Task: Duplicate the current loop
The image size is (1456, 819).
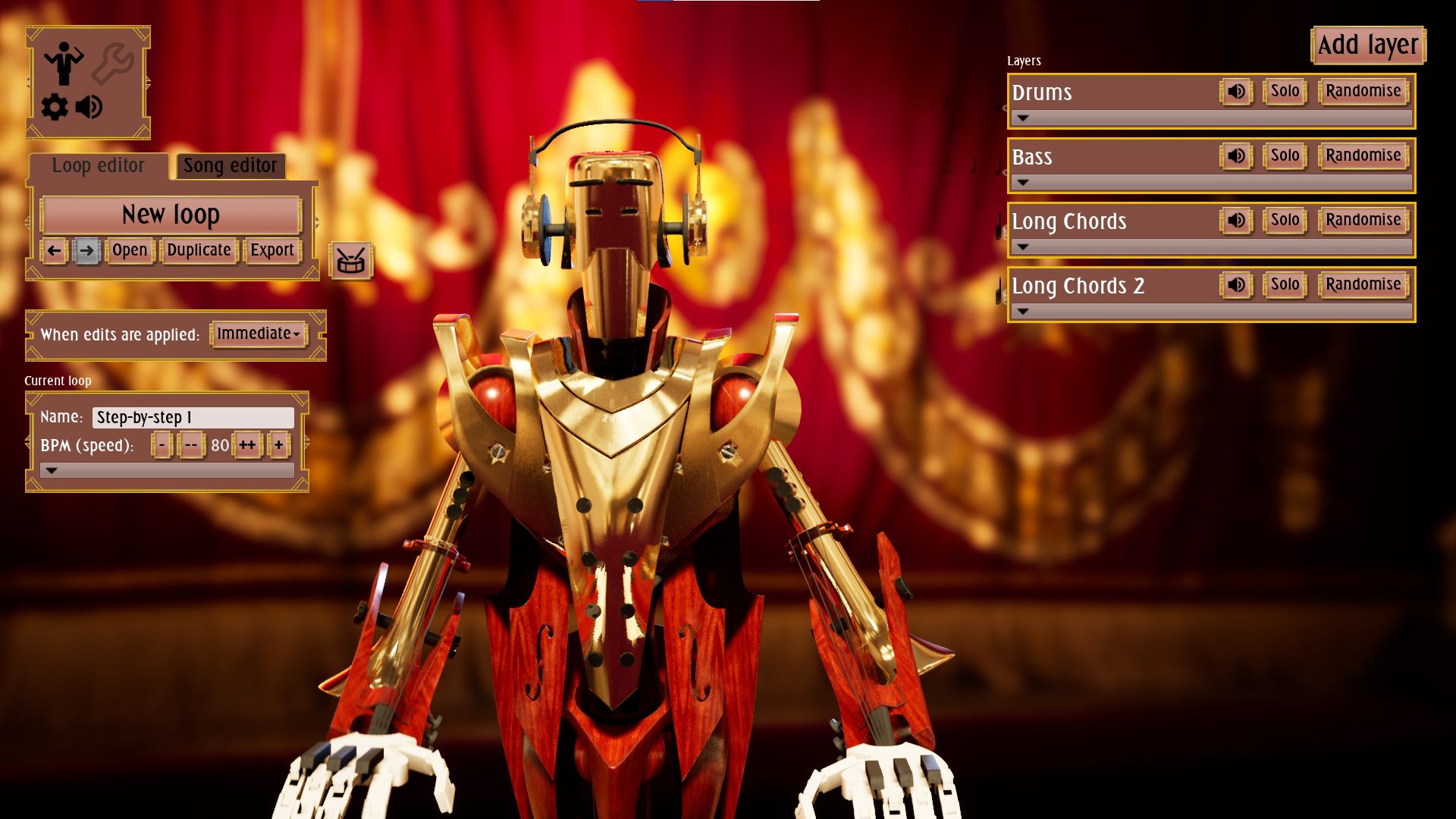Action: click(x=199, y=250)
